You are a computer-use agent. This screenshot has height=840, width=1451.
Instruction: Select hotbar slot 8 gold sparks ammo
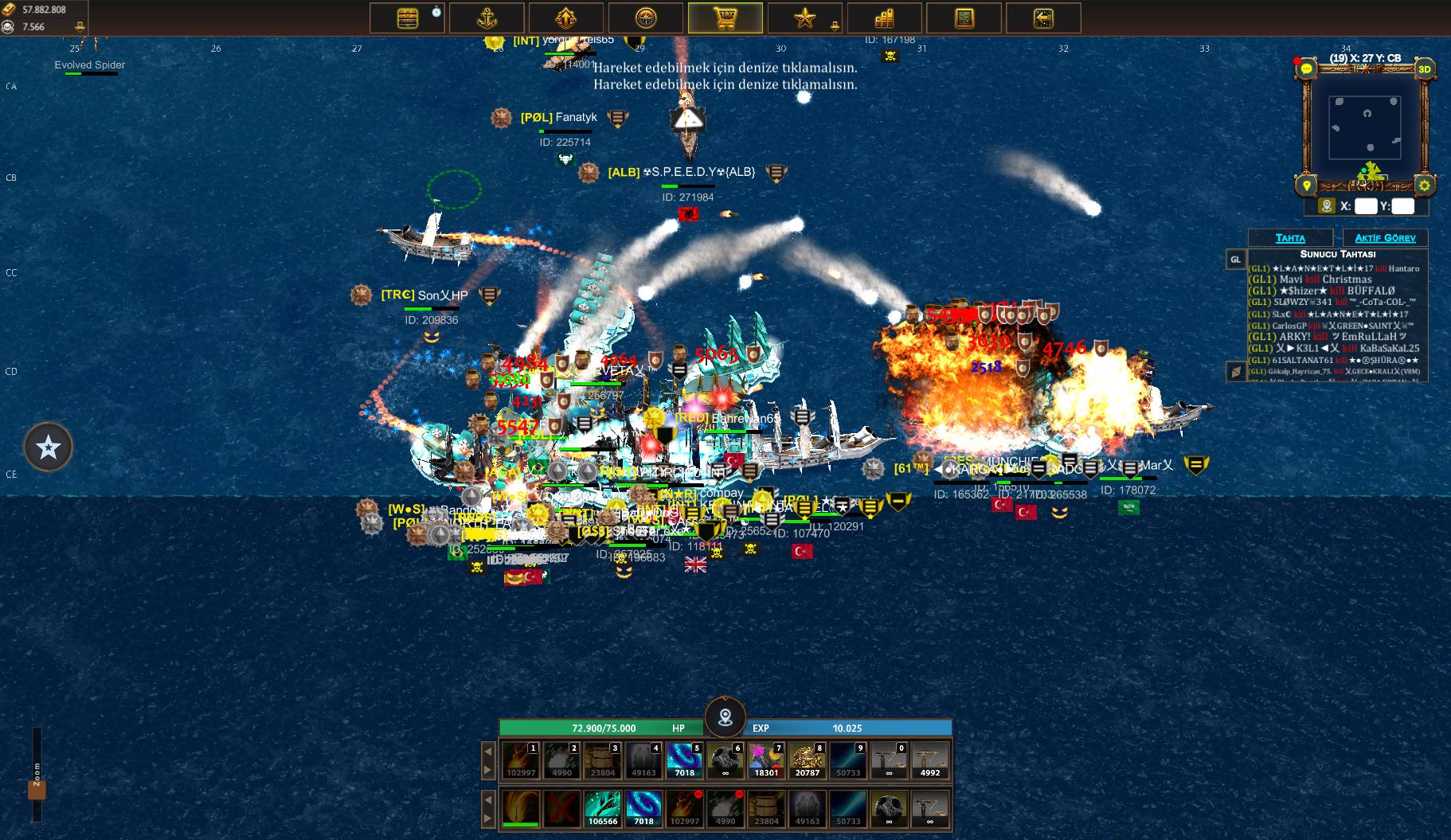click(x=807, y=760)
